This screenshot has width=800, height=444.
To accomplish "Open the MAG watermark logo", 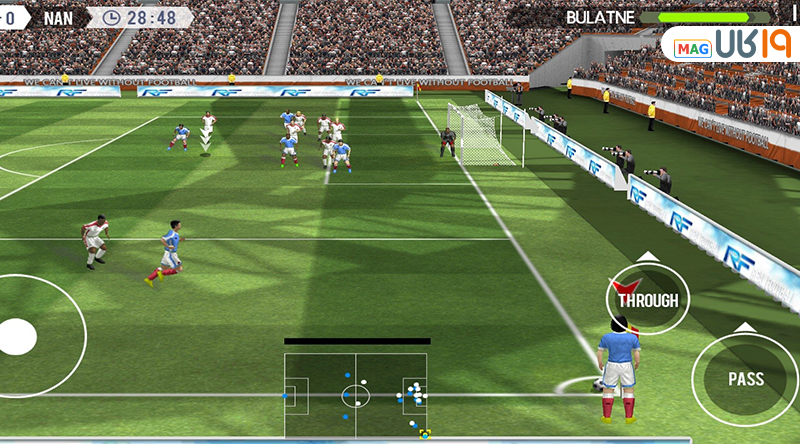I will [x=728, y=47].
